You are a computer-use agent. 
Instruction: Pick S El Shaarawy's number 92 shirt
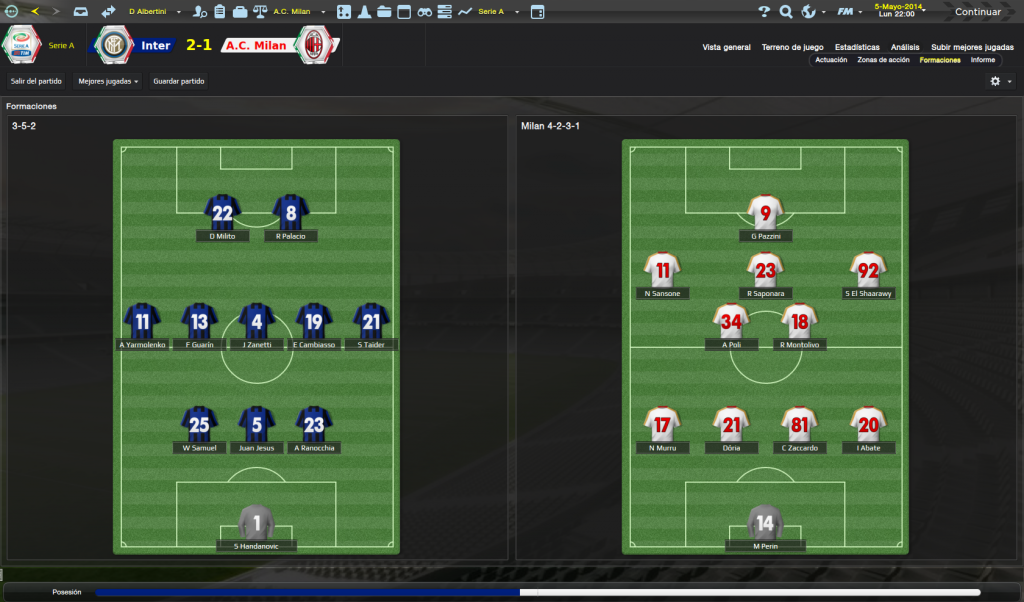(x=868, y=270)
